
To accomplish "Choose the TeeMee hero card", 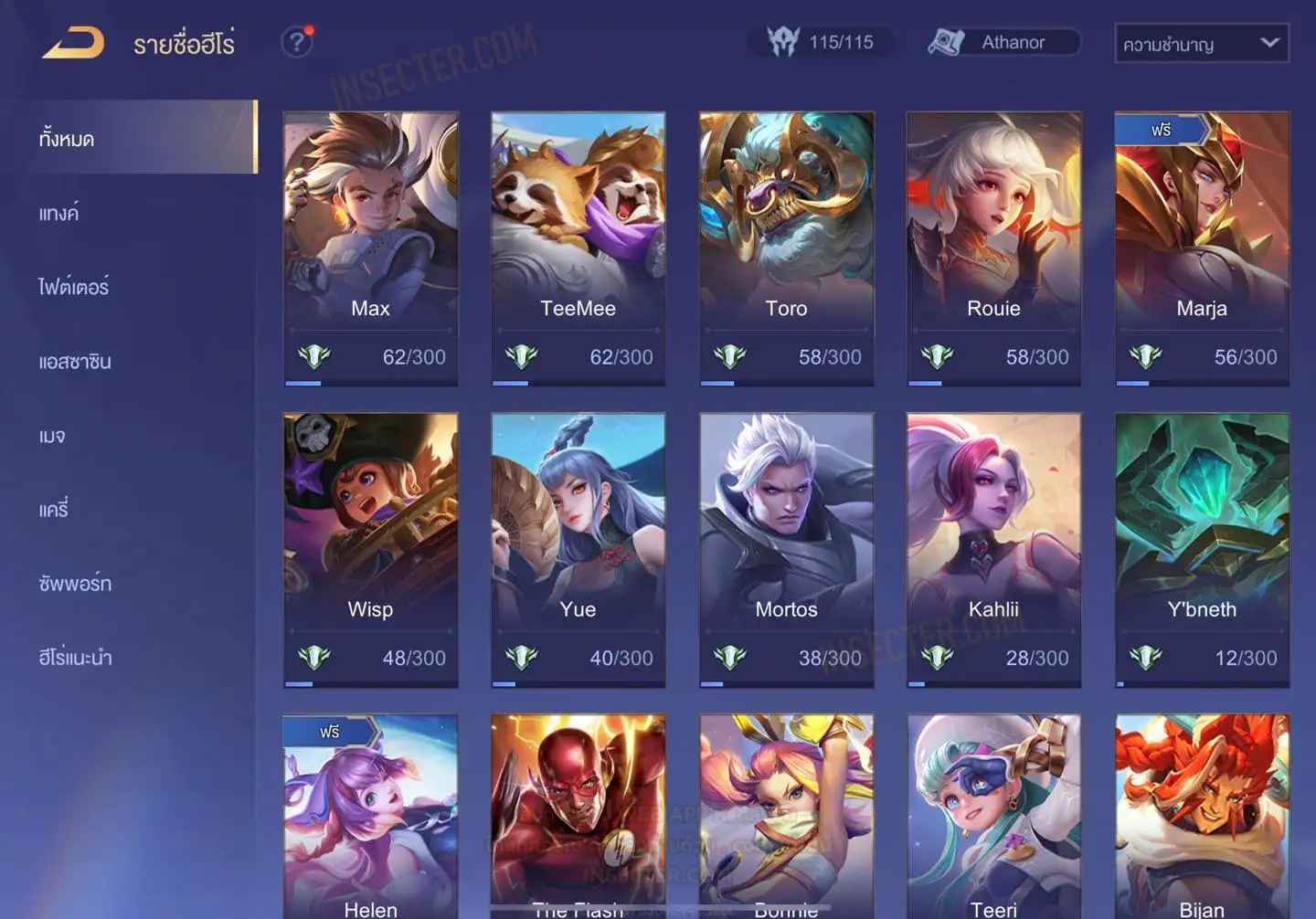I will 578,248.
